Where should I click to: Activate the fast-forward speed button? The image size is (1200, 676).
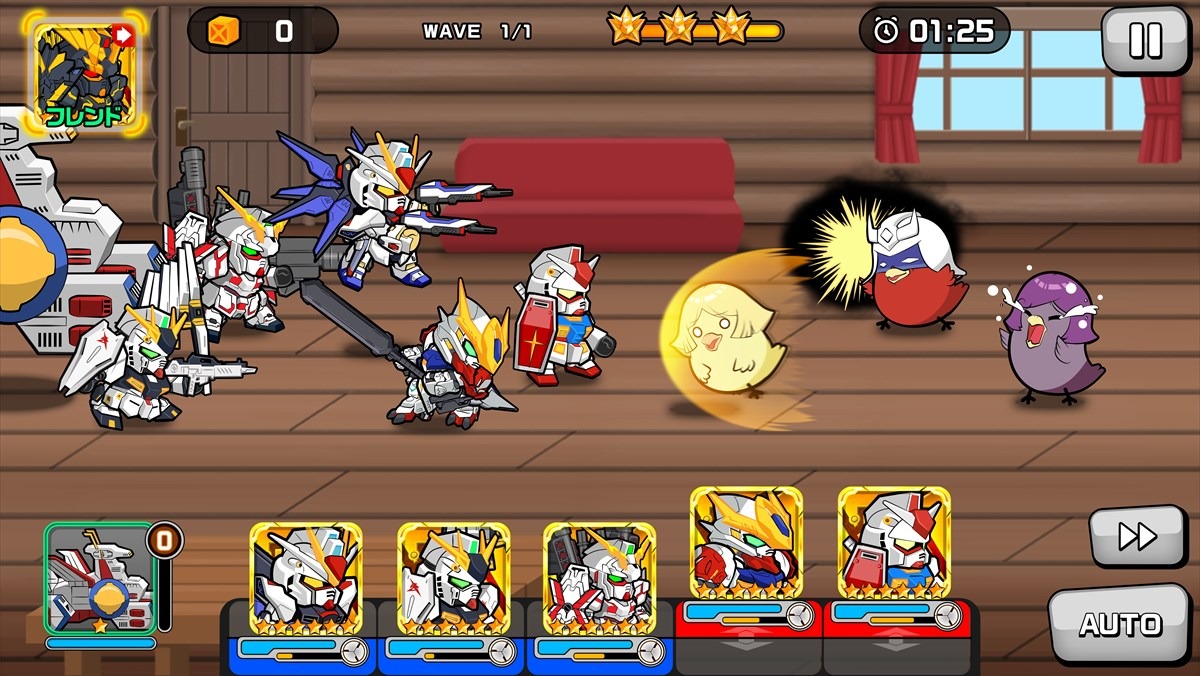(1137, 537)
